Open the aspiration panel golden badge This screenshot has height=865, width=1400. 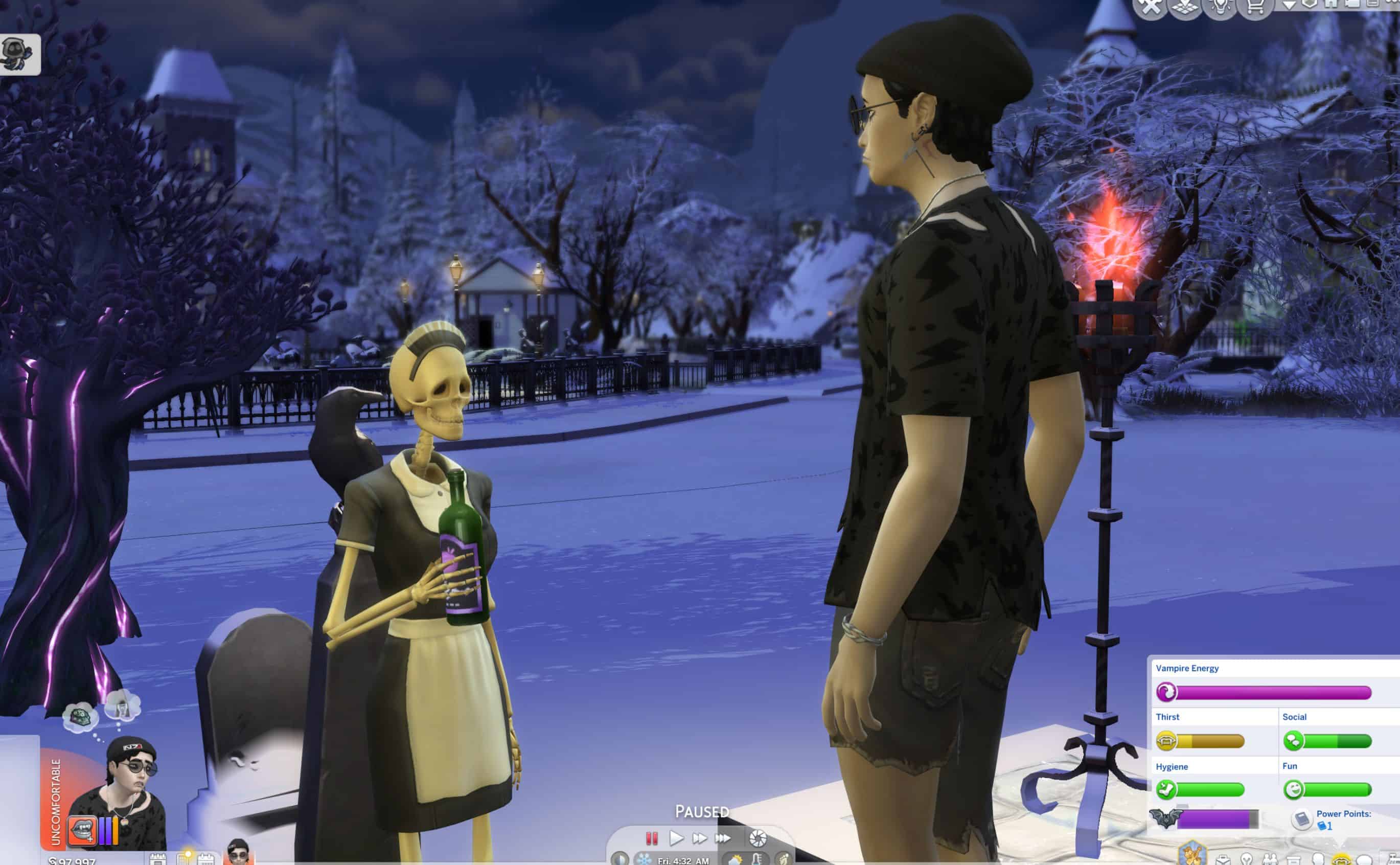[x=1192, y=852]
